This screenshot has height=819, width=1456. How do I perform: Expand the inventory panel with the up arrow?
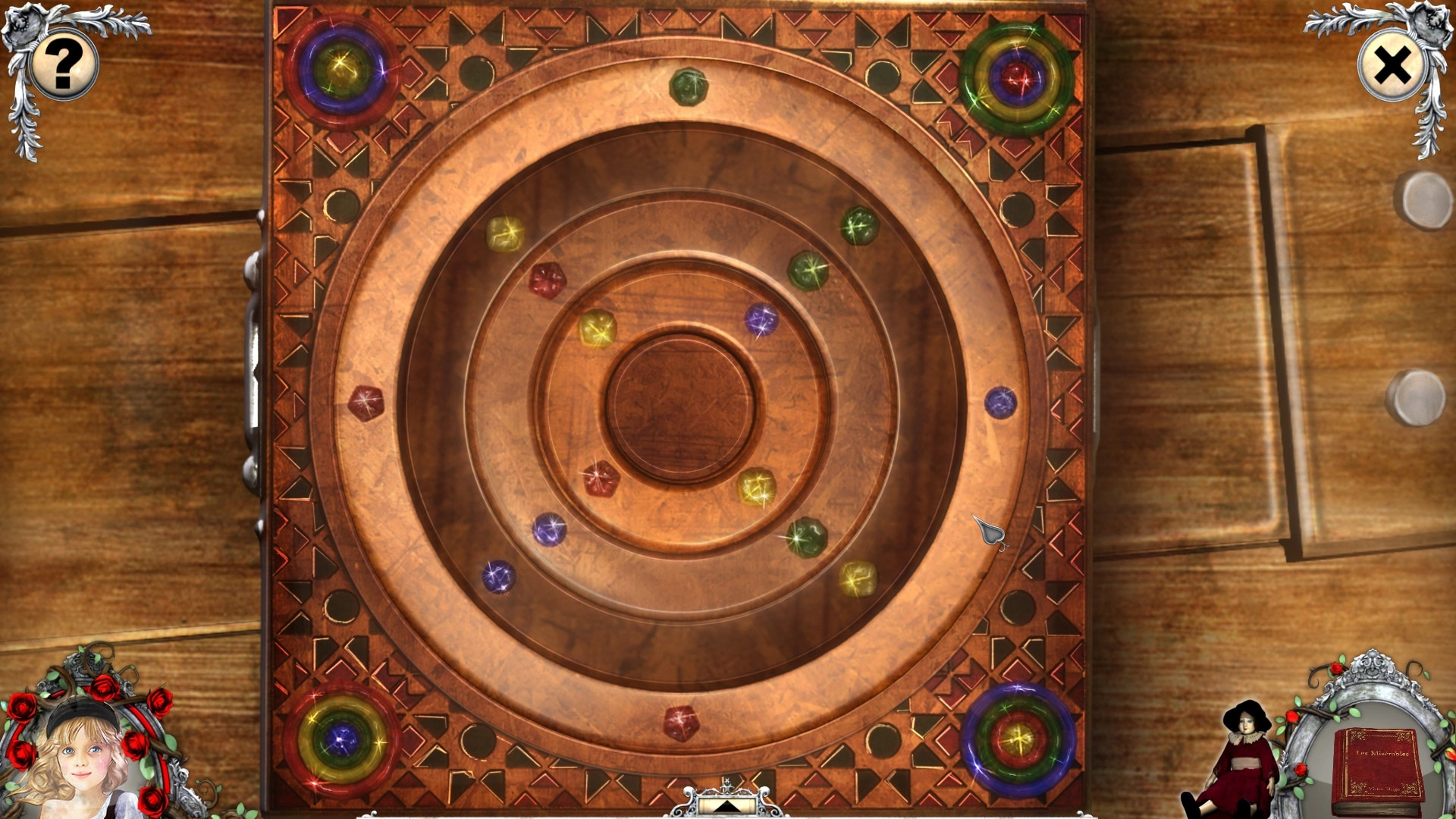click(x=726, y=805)
